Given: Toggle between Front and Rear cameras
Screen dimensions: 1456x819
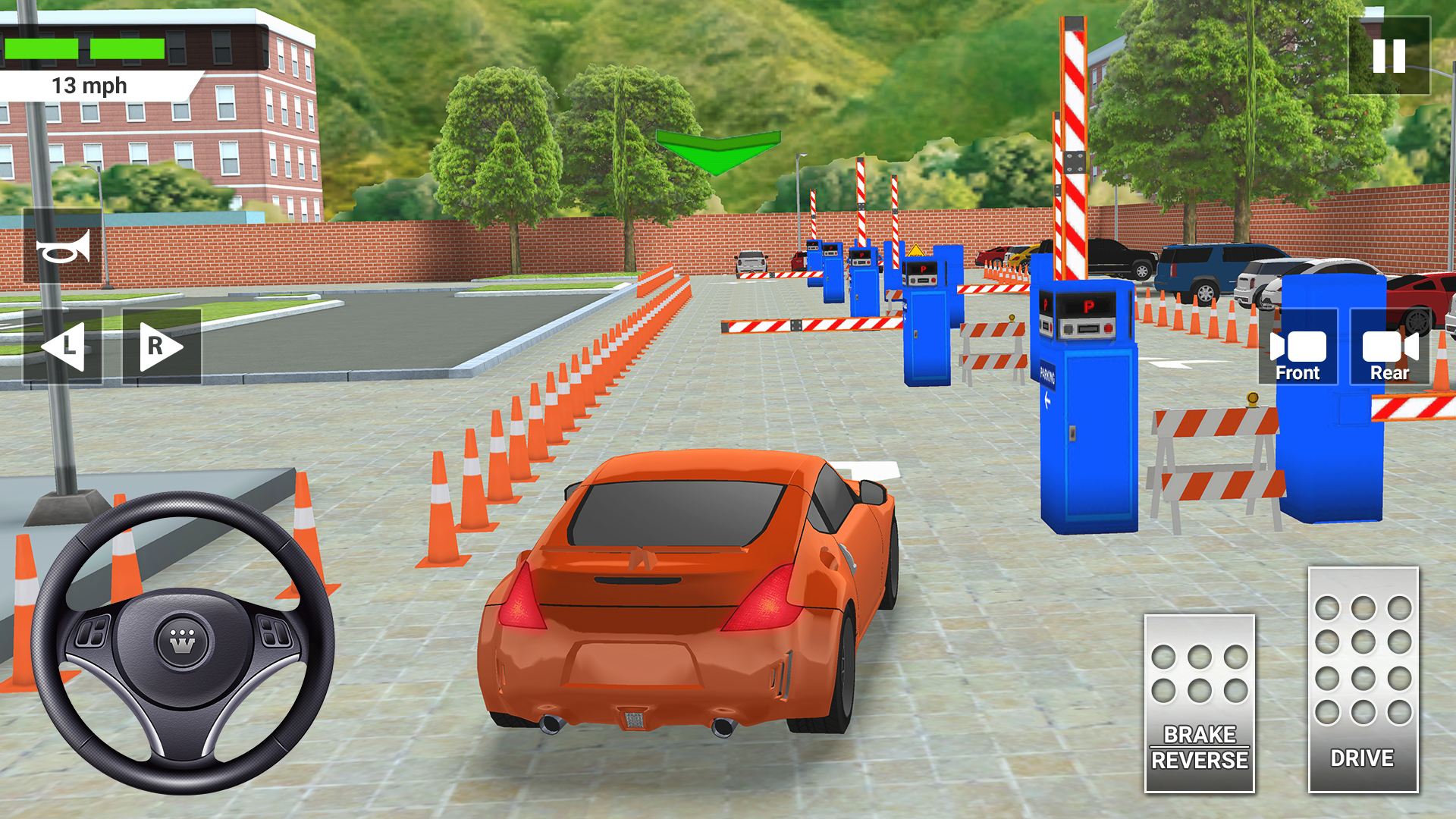Looking at the screenshot, I should [1344, 350].
